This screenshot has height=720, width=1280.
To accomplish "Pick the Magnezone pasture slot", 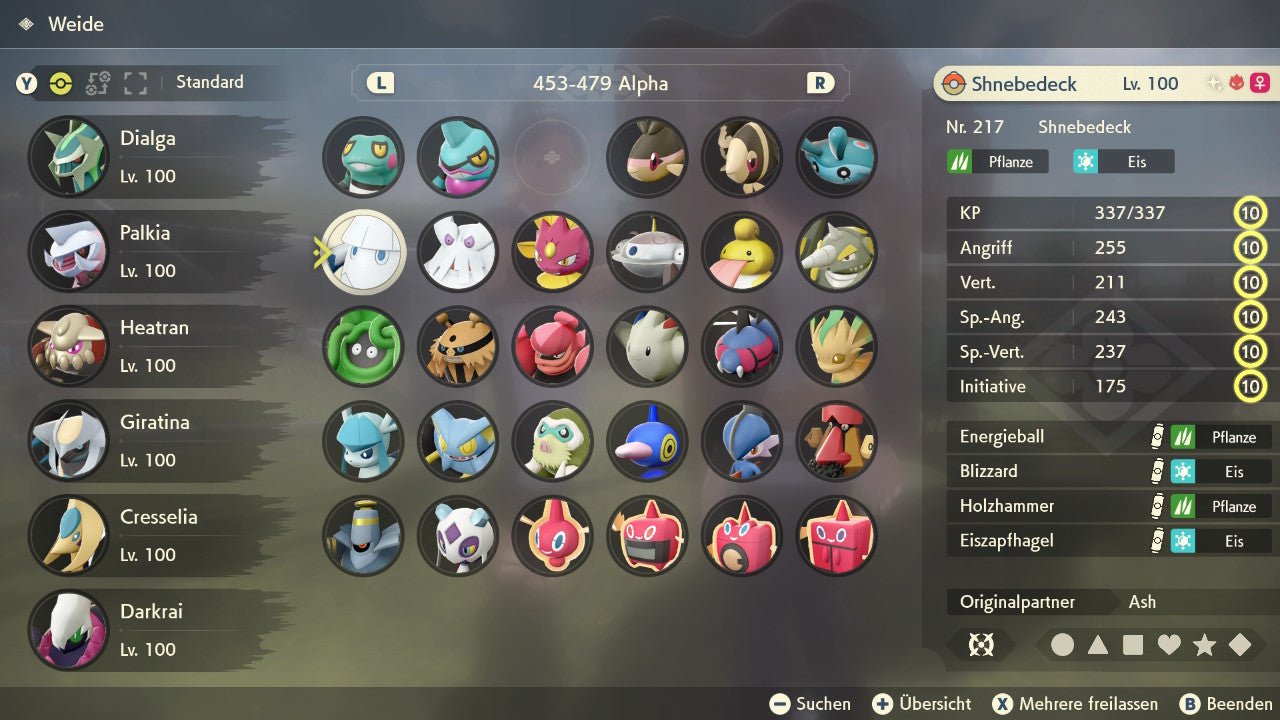I will tap(647, 252).
